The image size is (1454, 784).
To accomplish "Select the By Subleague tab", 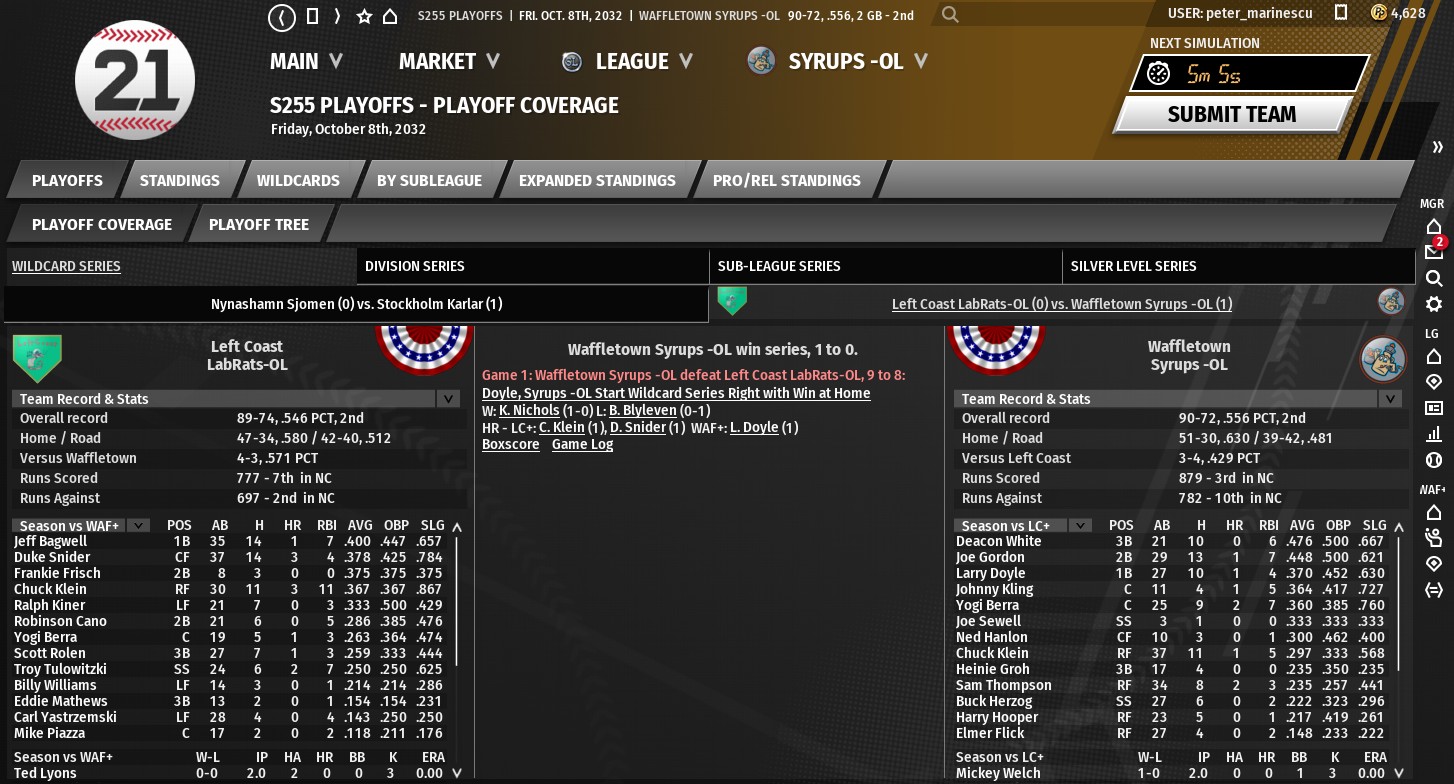I will point(429,181).
